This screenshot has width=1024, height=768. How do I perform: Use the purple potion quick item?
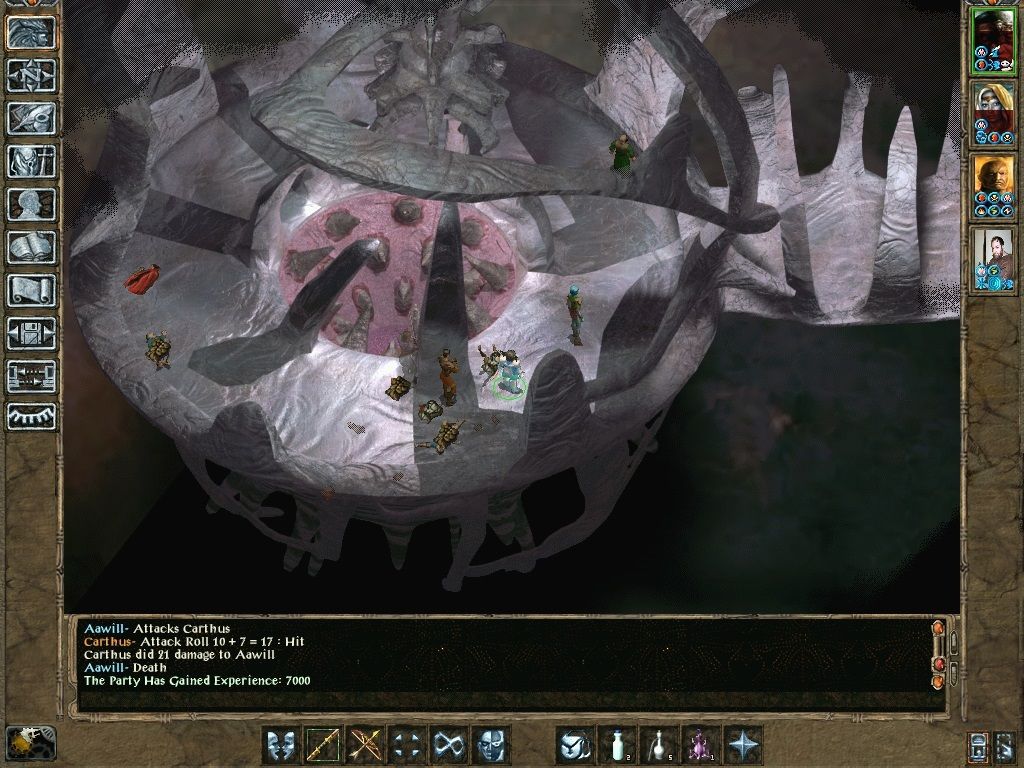[701, 745]
